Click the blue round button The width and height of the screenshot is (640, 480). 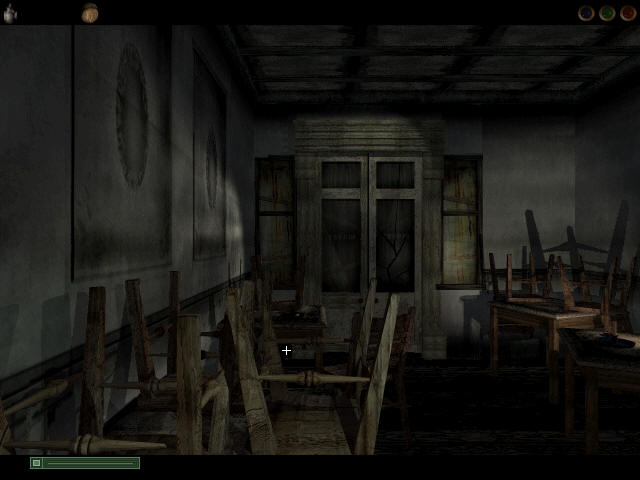click(587, 14)
